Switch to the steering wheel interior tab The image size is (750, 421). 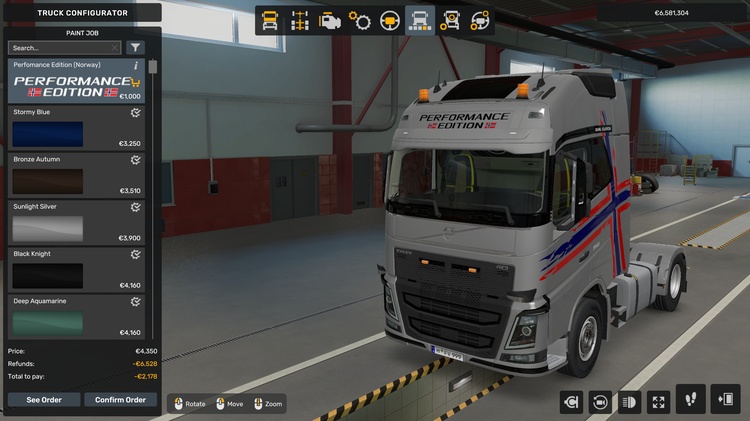click(390, 20)
